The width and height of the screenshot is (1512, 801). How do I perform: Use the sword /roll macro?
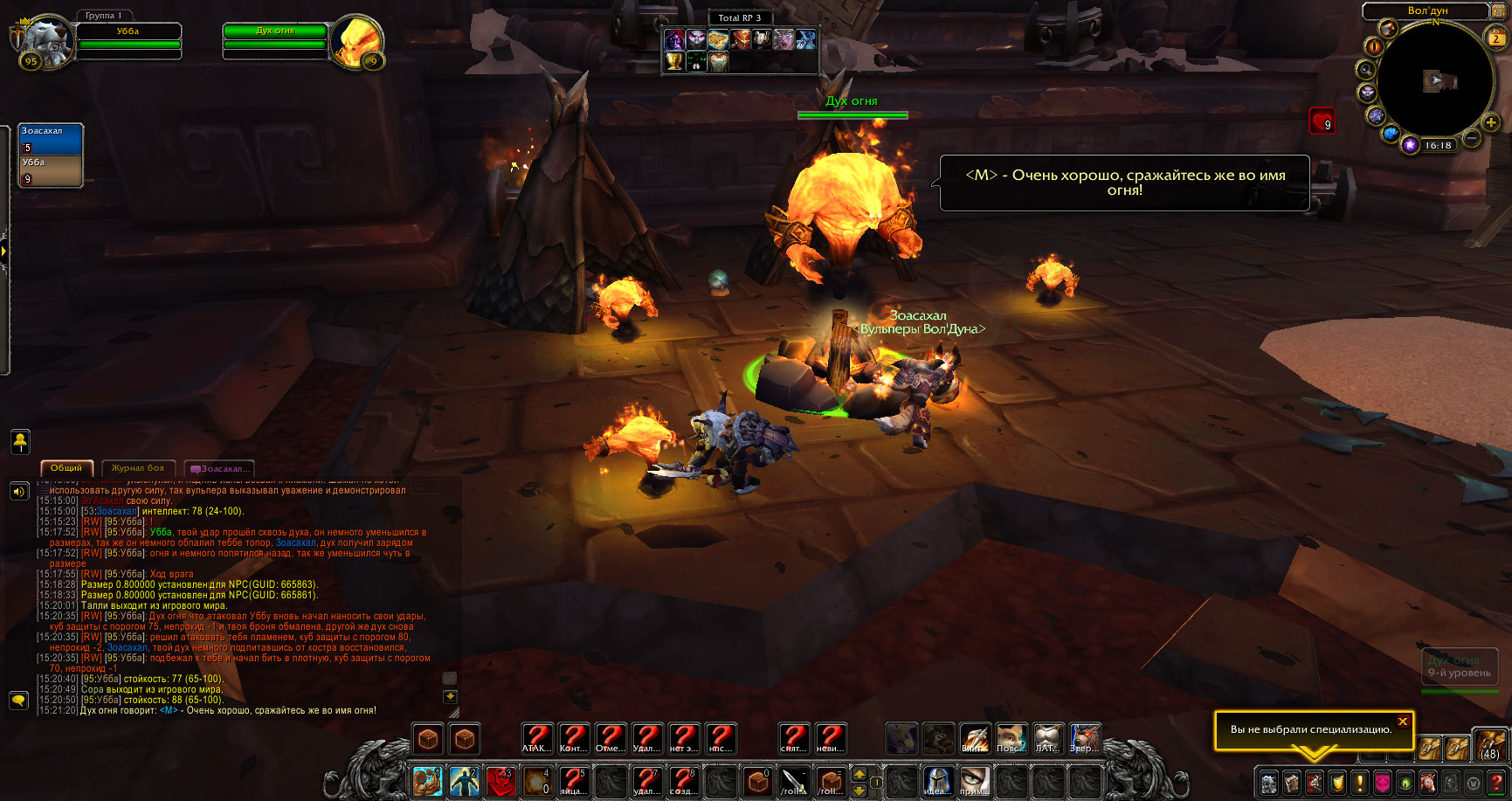point(794,781)
